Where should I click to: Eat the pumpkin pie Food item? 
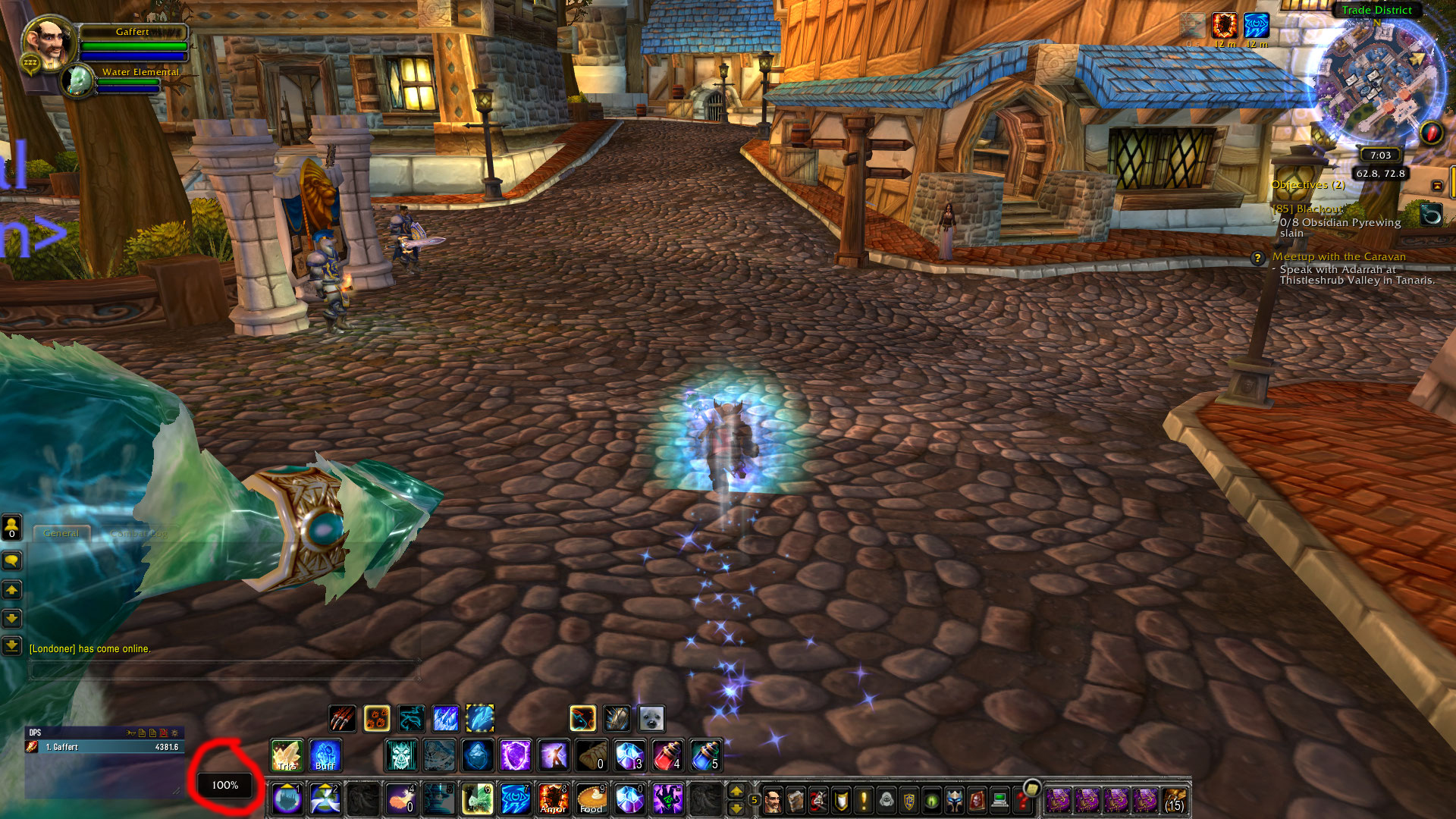(591, 800)
